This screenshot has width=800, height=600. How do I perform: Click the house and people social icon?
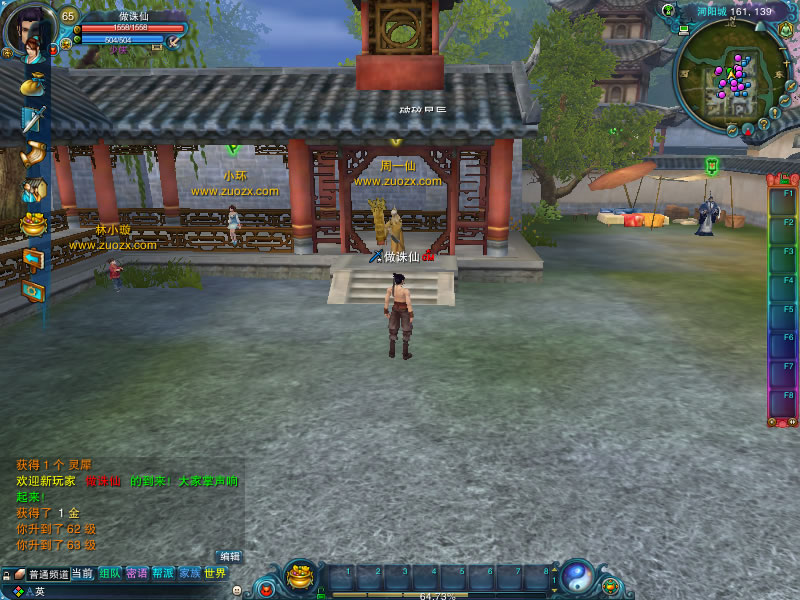click(33, 189)
